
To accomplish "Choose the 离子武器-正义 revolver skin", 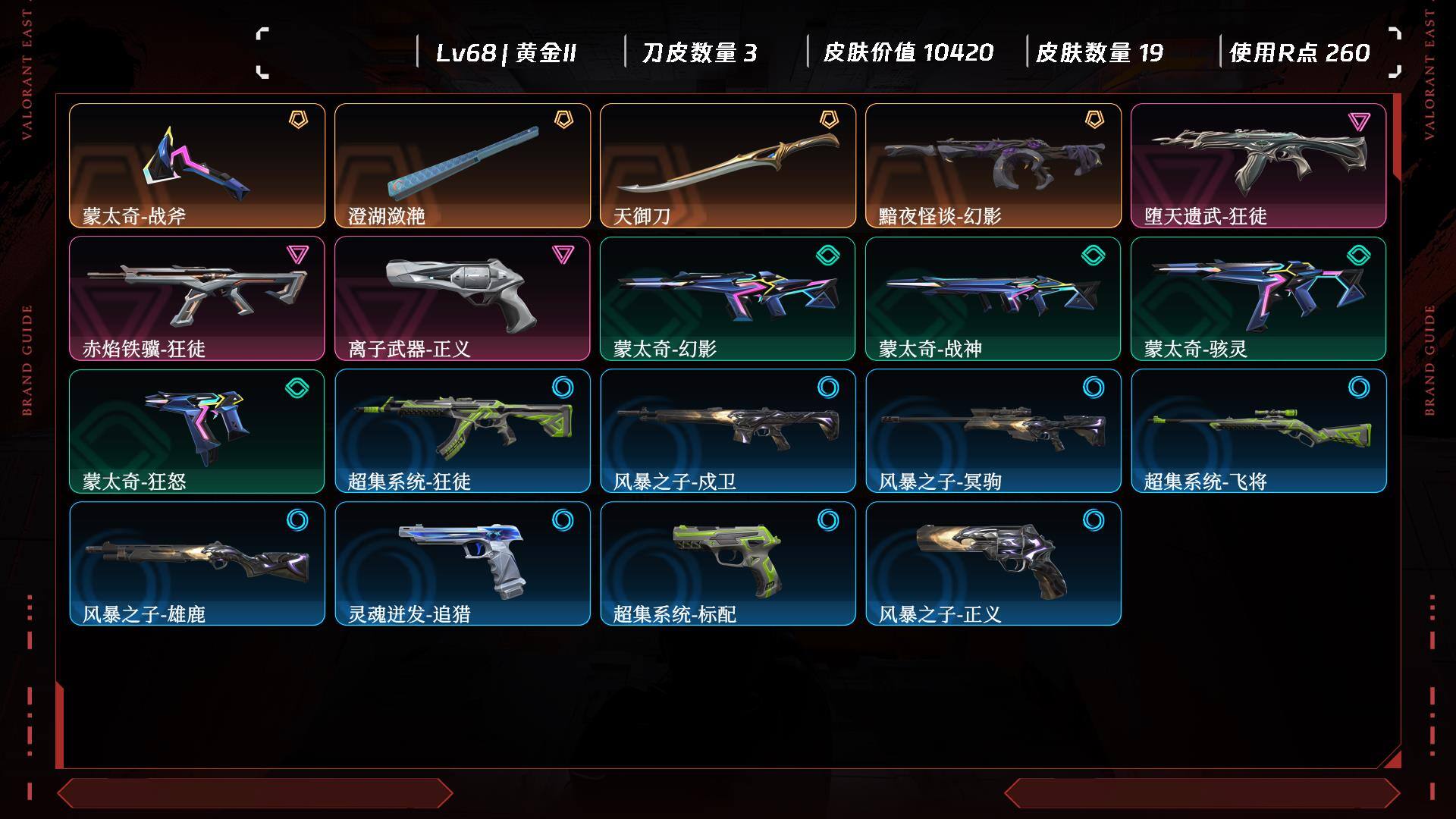I will pyautogui.click(x=463, y=298).
